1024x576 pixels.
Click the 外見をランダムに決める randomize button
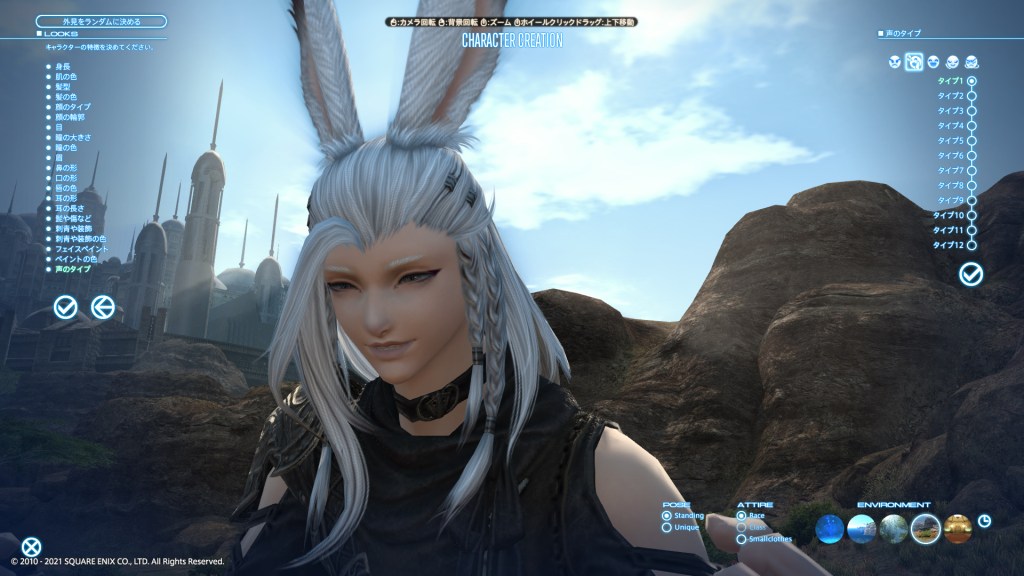(x=101, y=20)
